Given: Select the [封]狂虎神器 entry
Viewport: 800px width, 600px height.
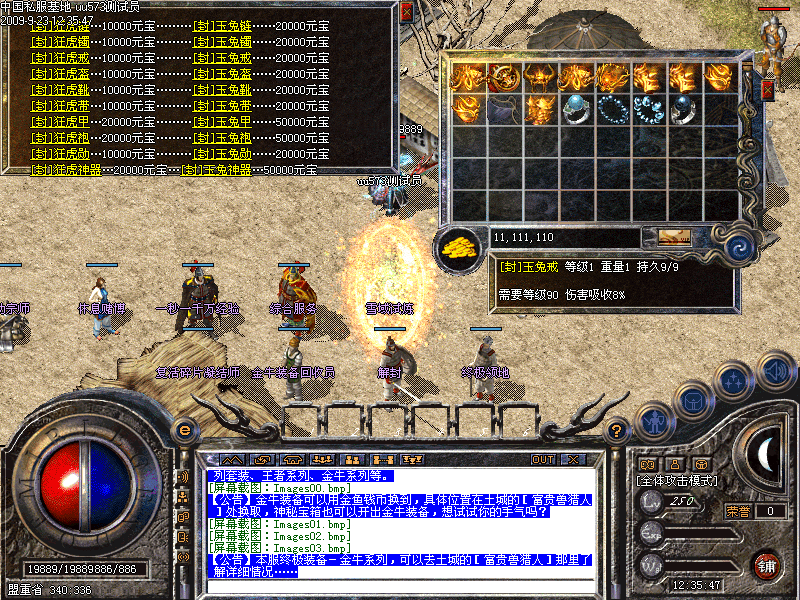Looking at the screenshot, I should (x=66, y=170).
